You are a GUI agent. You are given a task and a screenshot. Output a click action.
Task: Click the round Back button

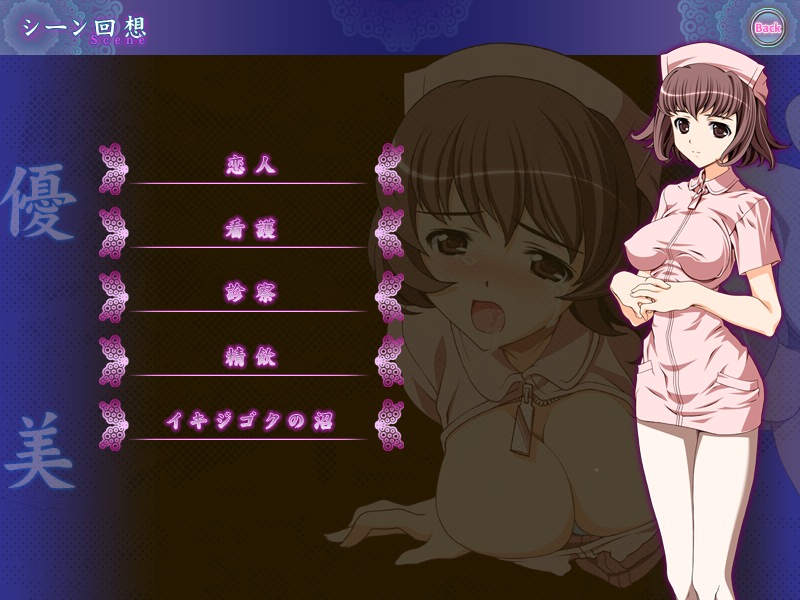[767, 27]
